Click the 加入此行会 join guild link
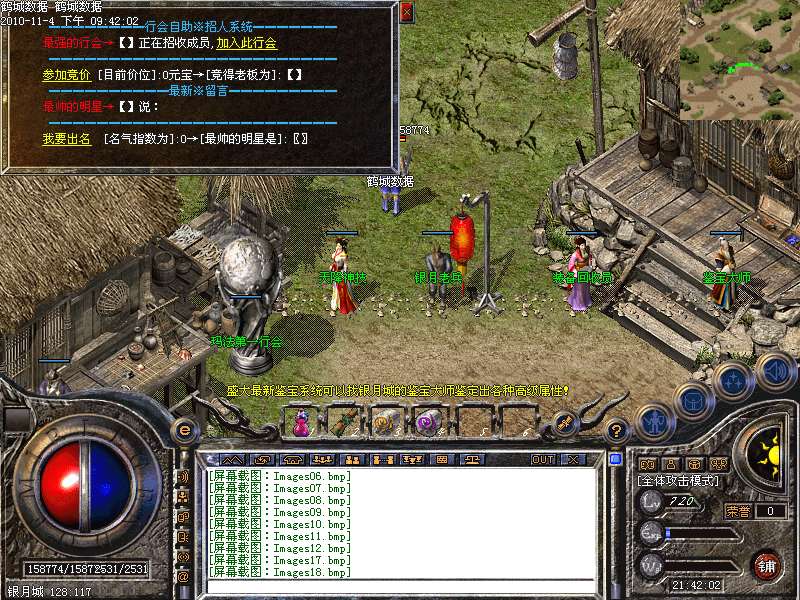The height and width of the screenshot is (600, 800). [246, 43]
